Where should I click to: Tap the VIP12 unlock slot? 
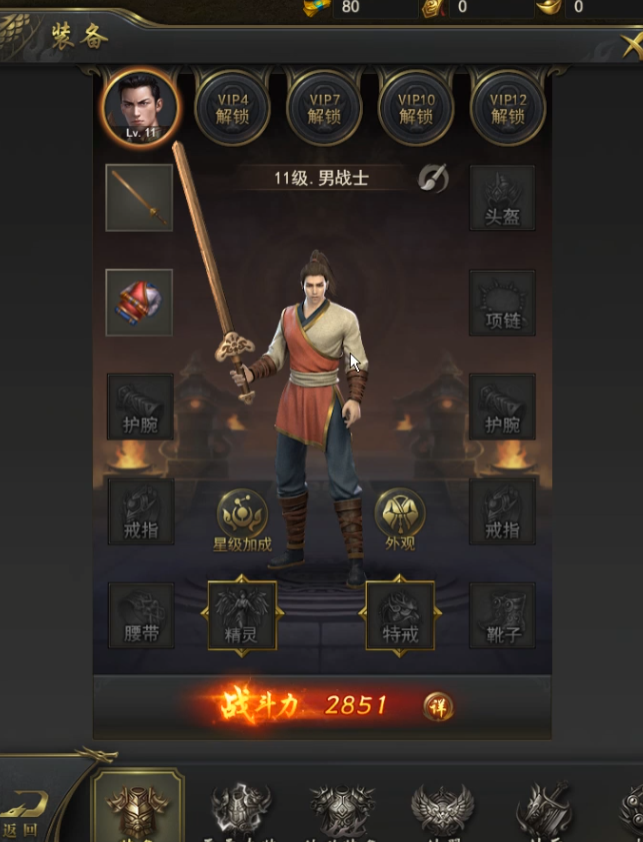(508, 108)
